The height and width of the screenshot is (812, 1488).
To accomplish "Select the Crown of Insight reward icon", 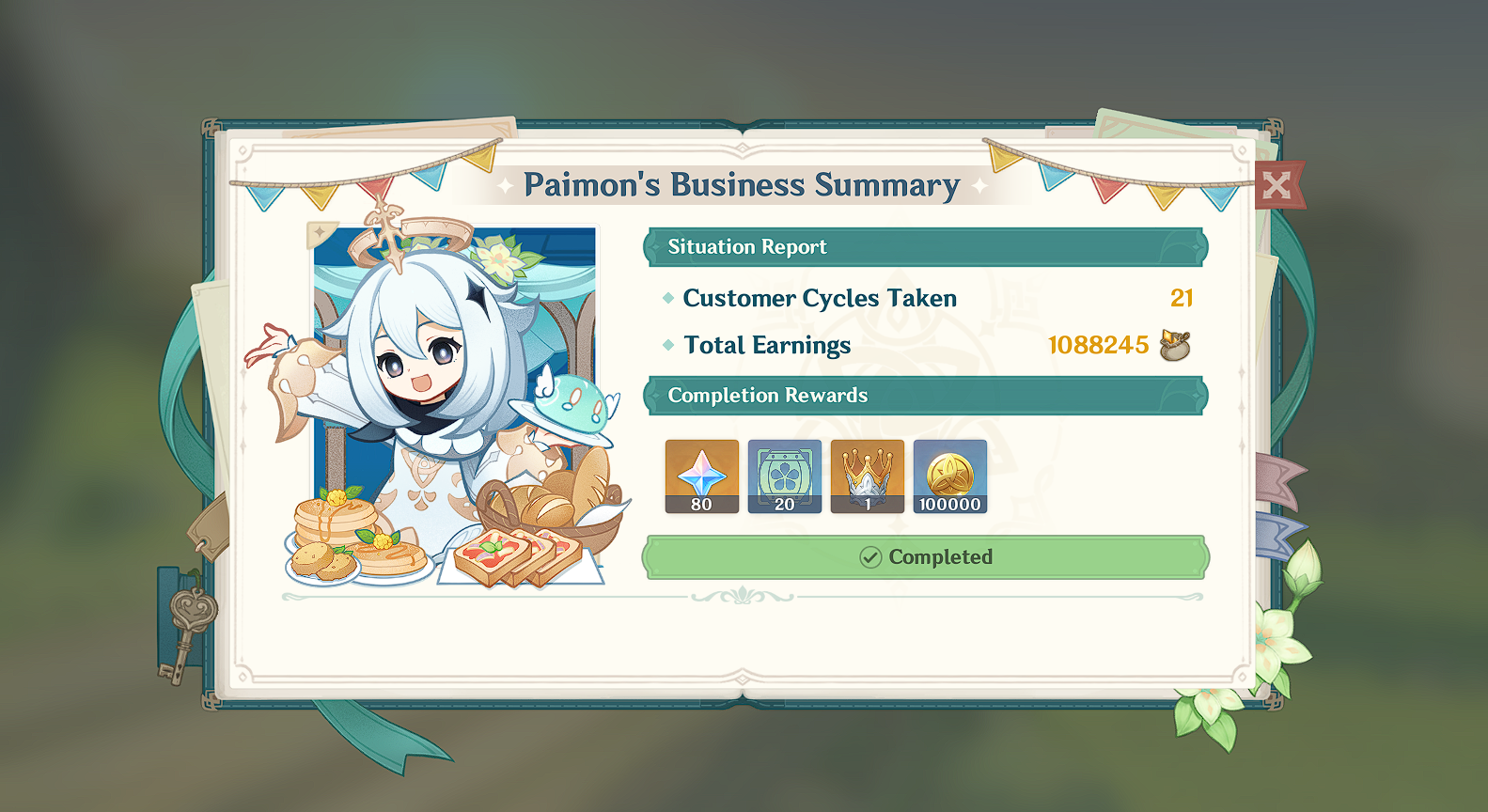I will pos(867,476).
